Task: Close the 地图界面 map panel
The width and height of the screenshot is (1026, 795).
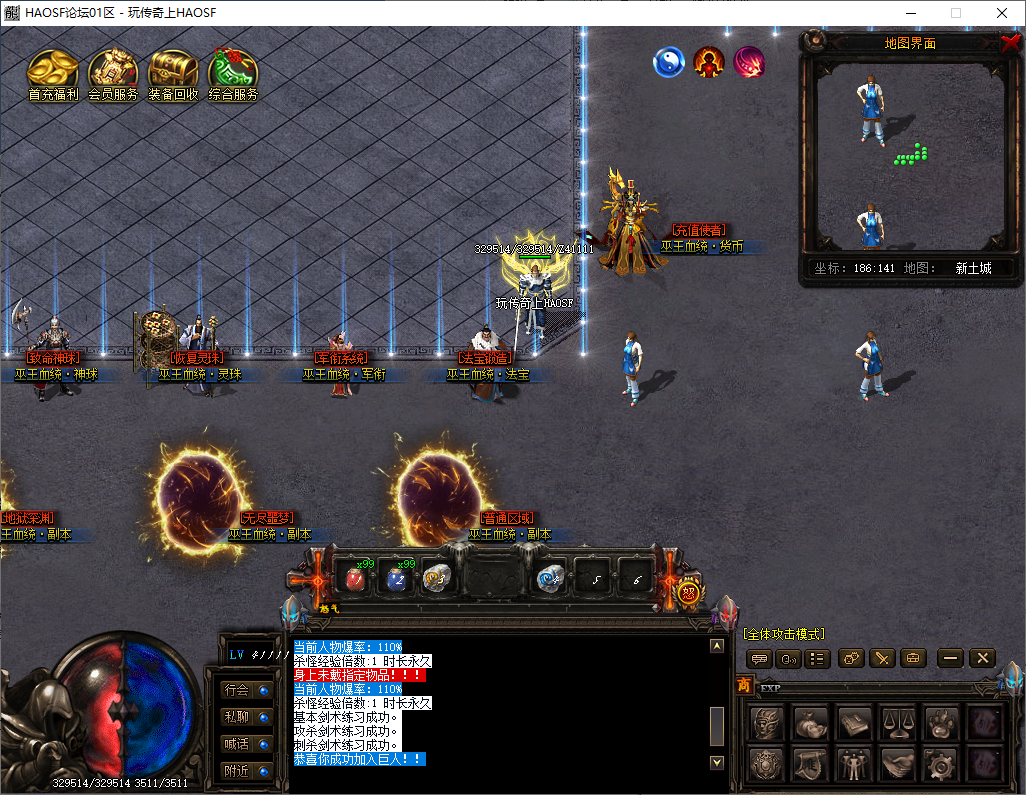Action: tap(1010, 42)
